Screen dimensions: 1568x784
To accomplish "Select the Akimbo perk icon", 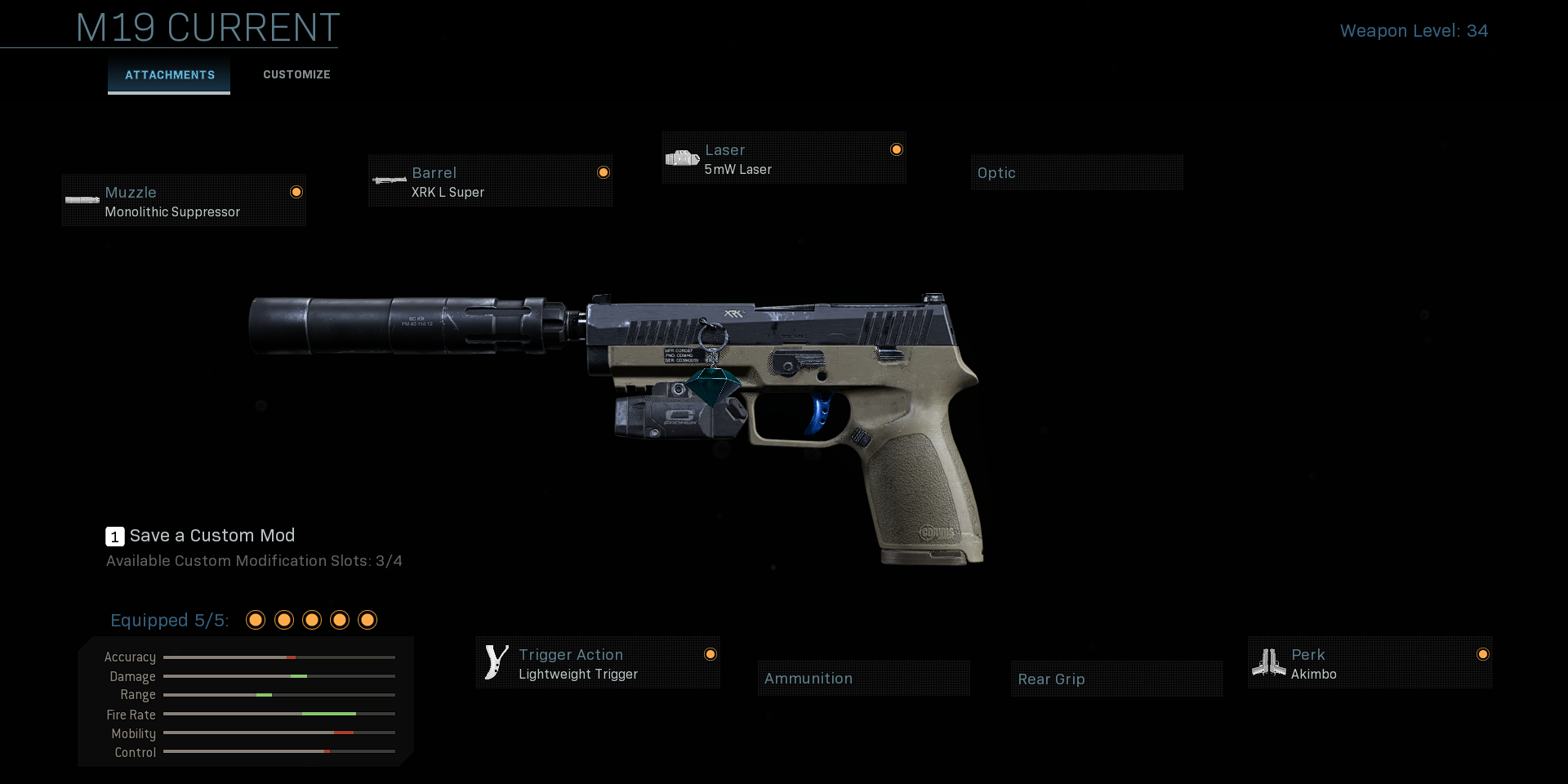I will coord(1269,661).
